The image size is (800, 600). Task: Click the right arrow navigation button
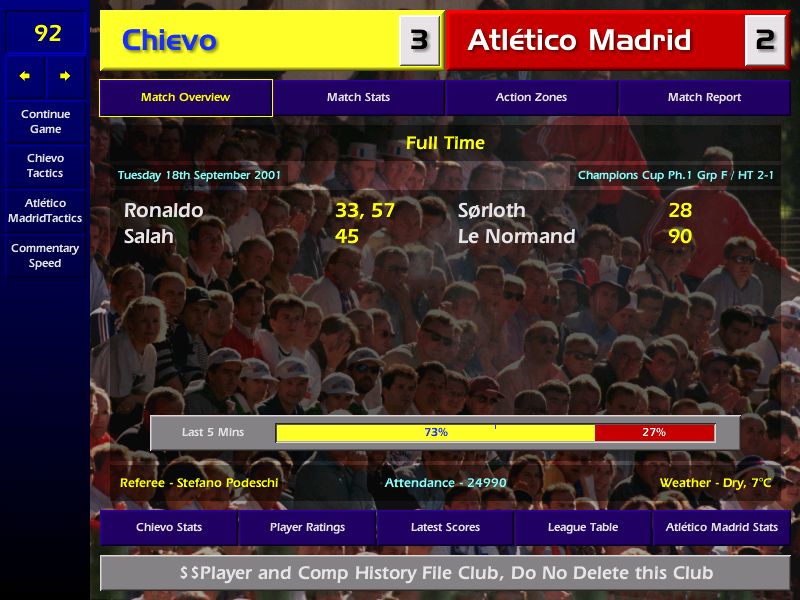(65, 76)
